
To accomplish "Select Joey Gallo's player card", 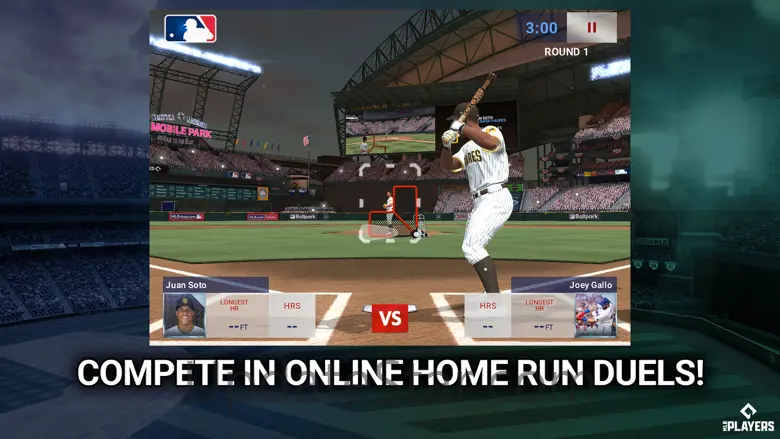I will (x=595, y=315).
